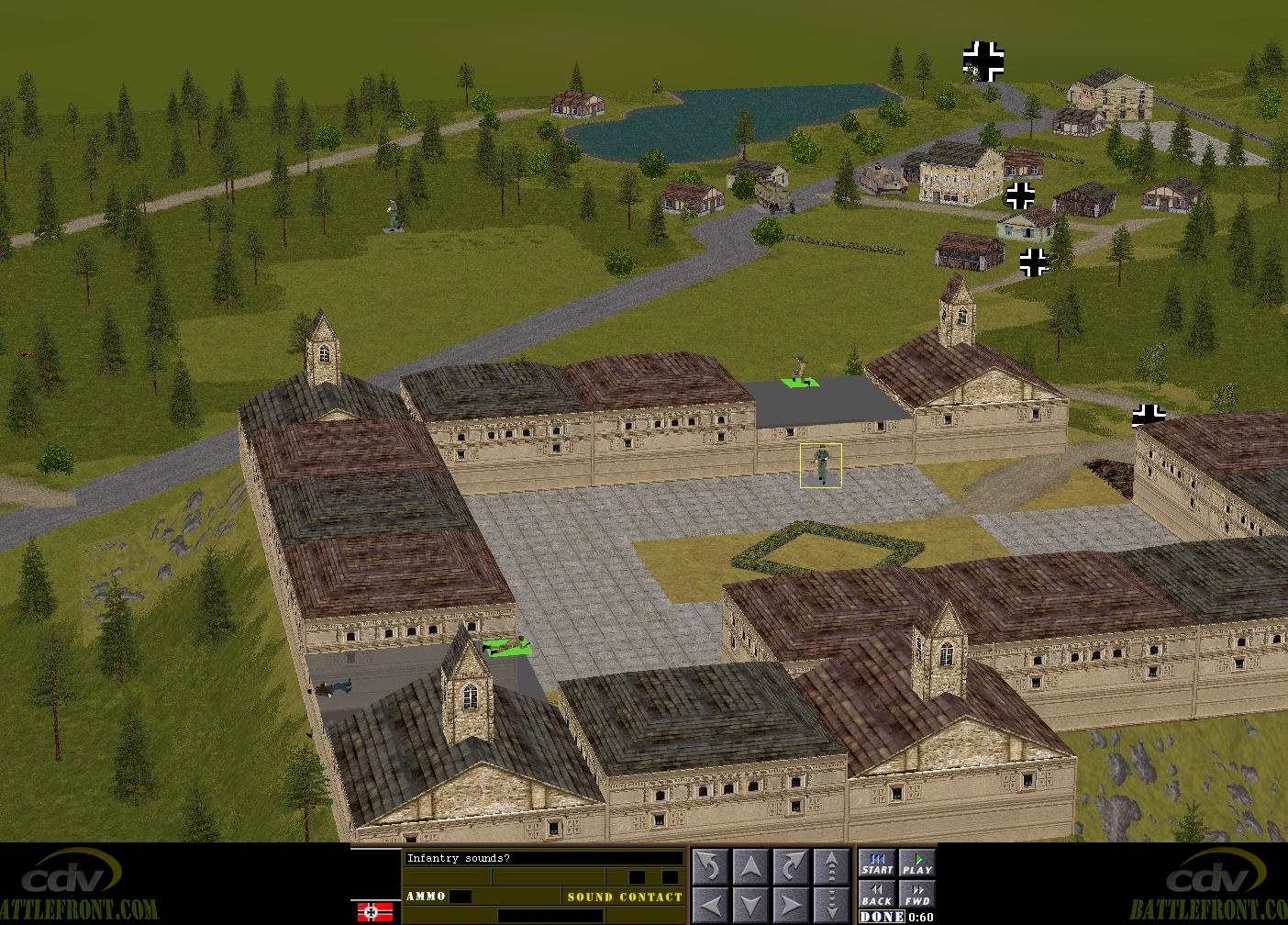Lower camera elevation with dotted down arrow
The height and width of the screenshot is (925, 1288).
831,904
